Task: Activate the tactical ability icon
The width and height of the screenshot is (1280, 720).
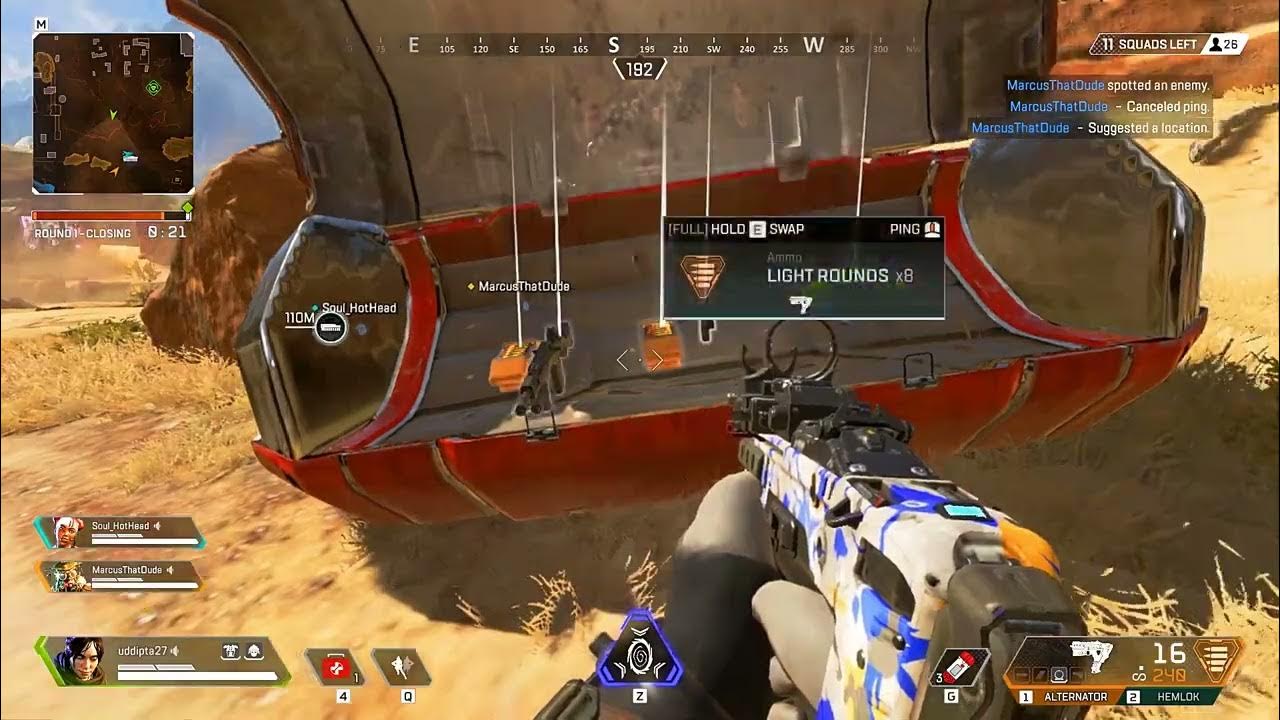Action: tap(401, 667)
